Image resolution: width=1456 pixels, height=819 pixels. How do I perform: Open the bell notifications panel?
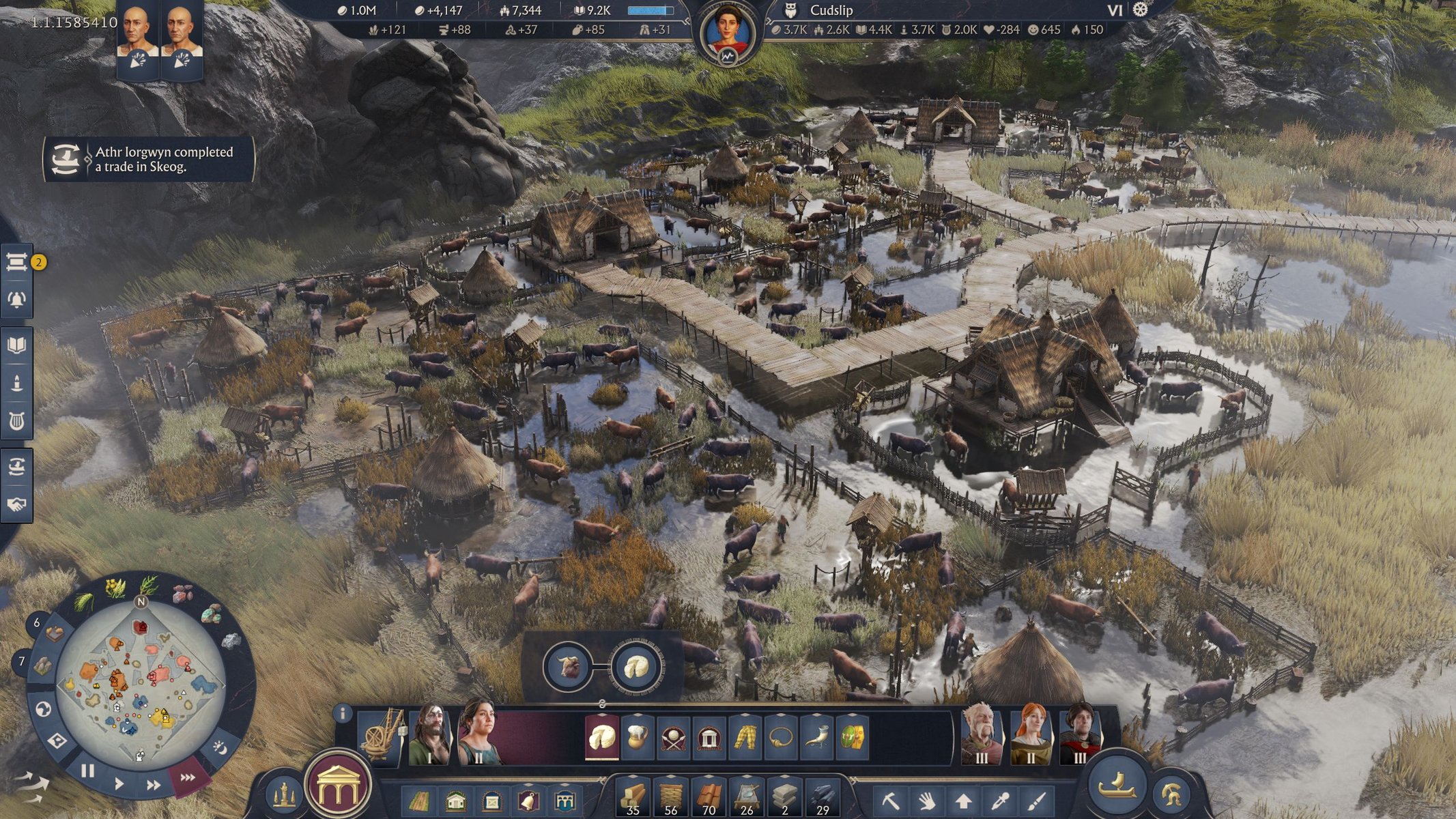[x=17, y=300]
